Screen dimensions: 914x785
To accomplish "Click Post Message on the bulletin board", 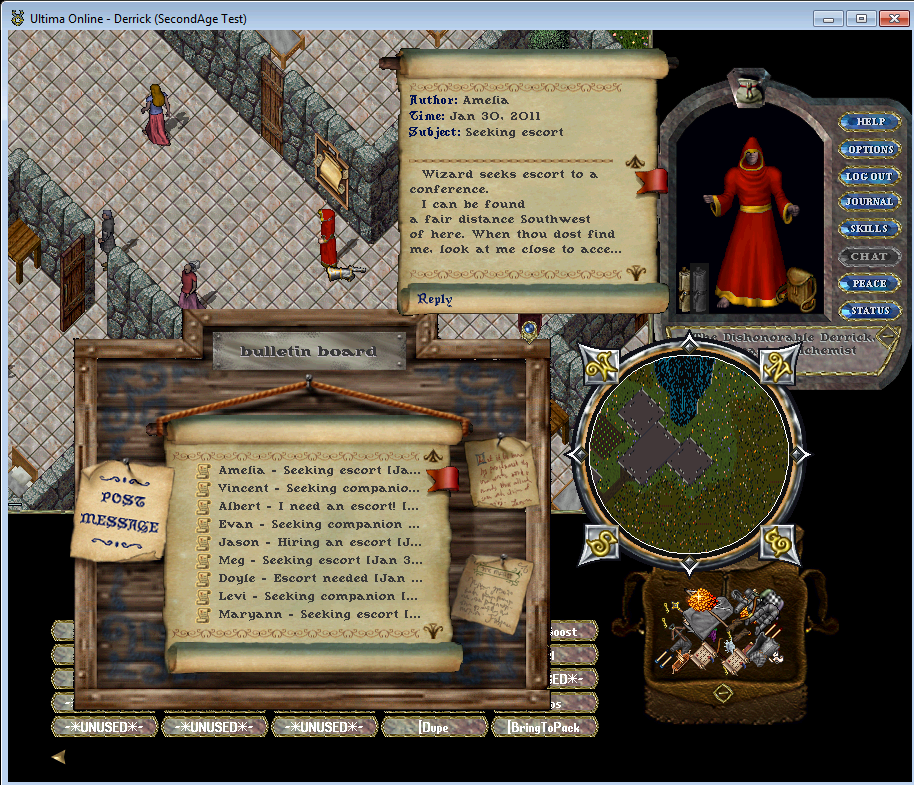I will [x=120, y=511].
